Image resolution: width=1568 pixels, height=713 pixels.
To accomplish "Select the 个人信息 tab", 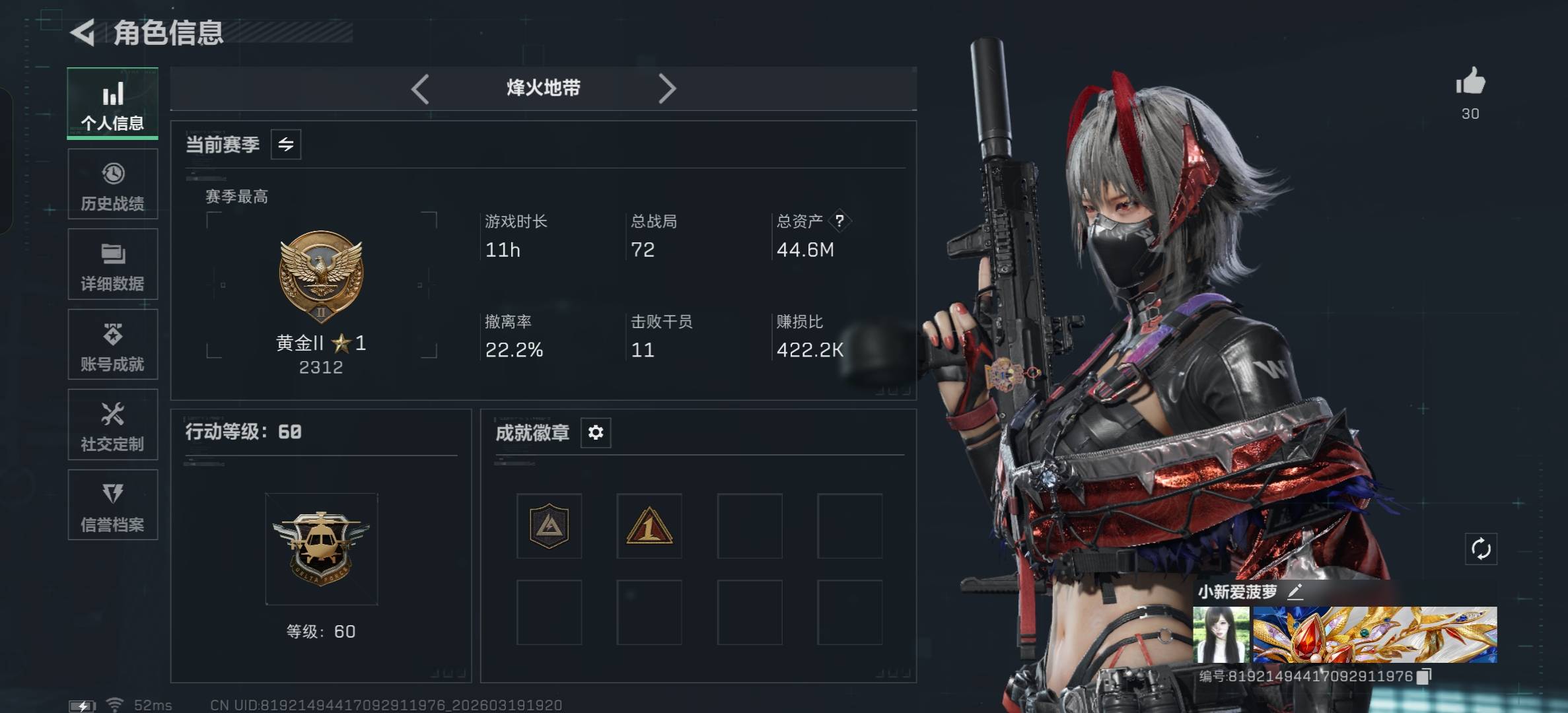I will point(112,104).
